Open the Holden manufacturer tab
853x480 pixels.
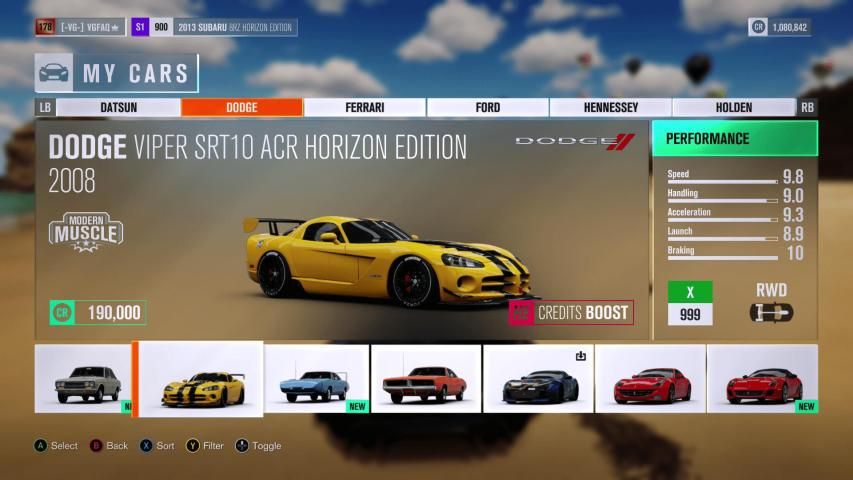[733, 107]
